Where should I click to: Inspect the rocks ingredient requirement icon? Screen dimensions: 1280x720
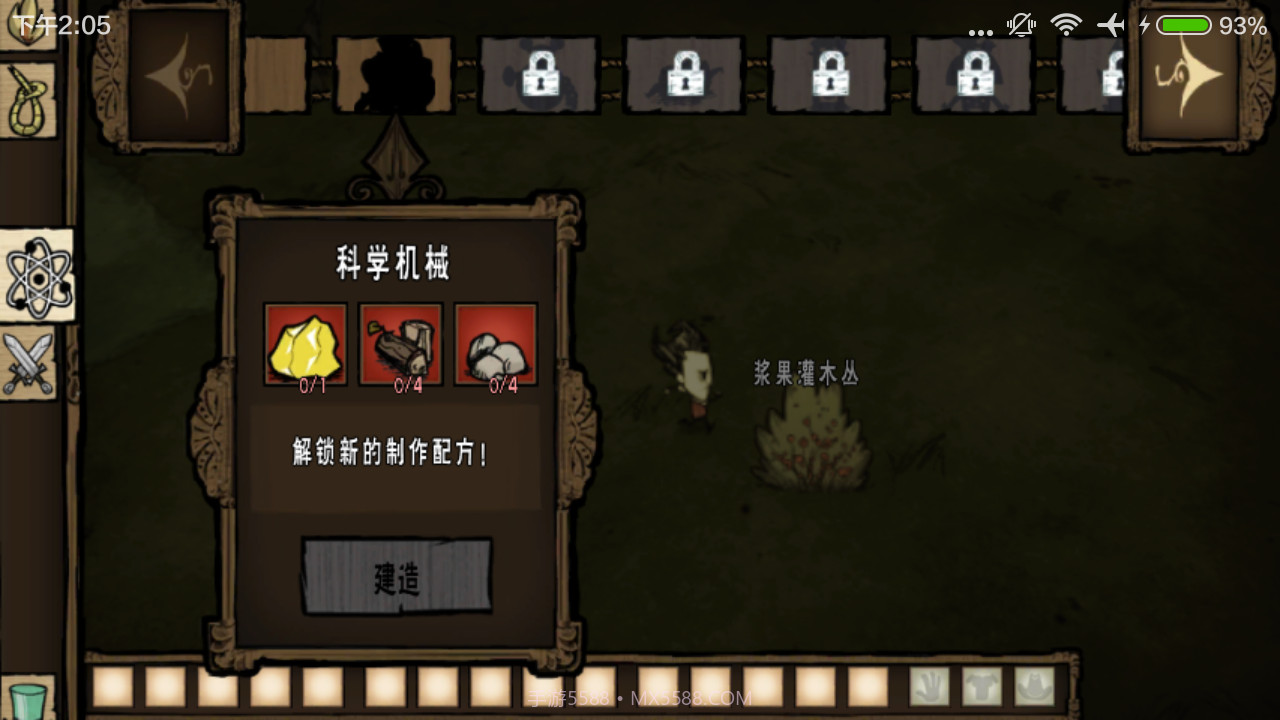point(495,345)
